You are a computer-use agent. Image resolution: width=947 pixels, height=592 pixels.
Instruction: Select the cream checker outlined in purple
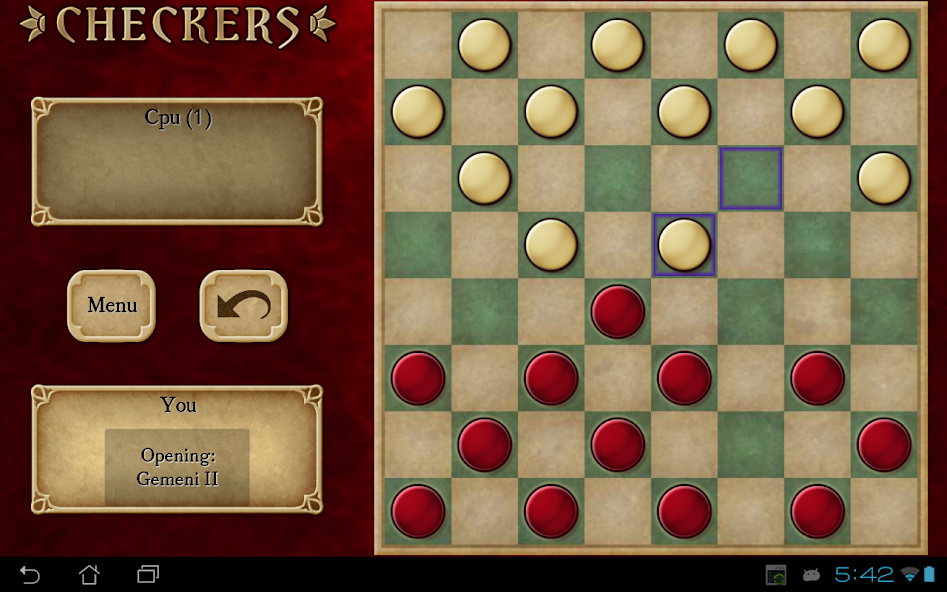point(684,245)
